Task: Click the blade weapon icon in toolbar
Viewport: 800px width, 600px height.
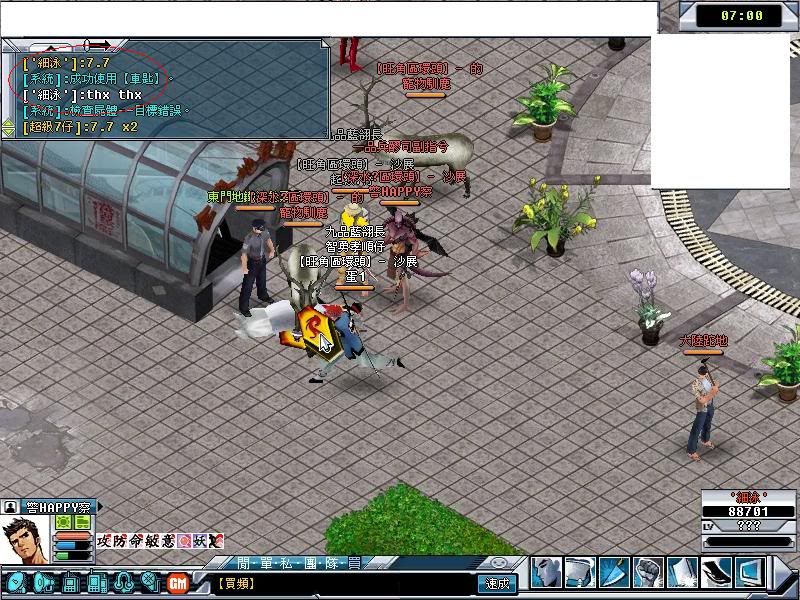Action: 614,573
